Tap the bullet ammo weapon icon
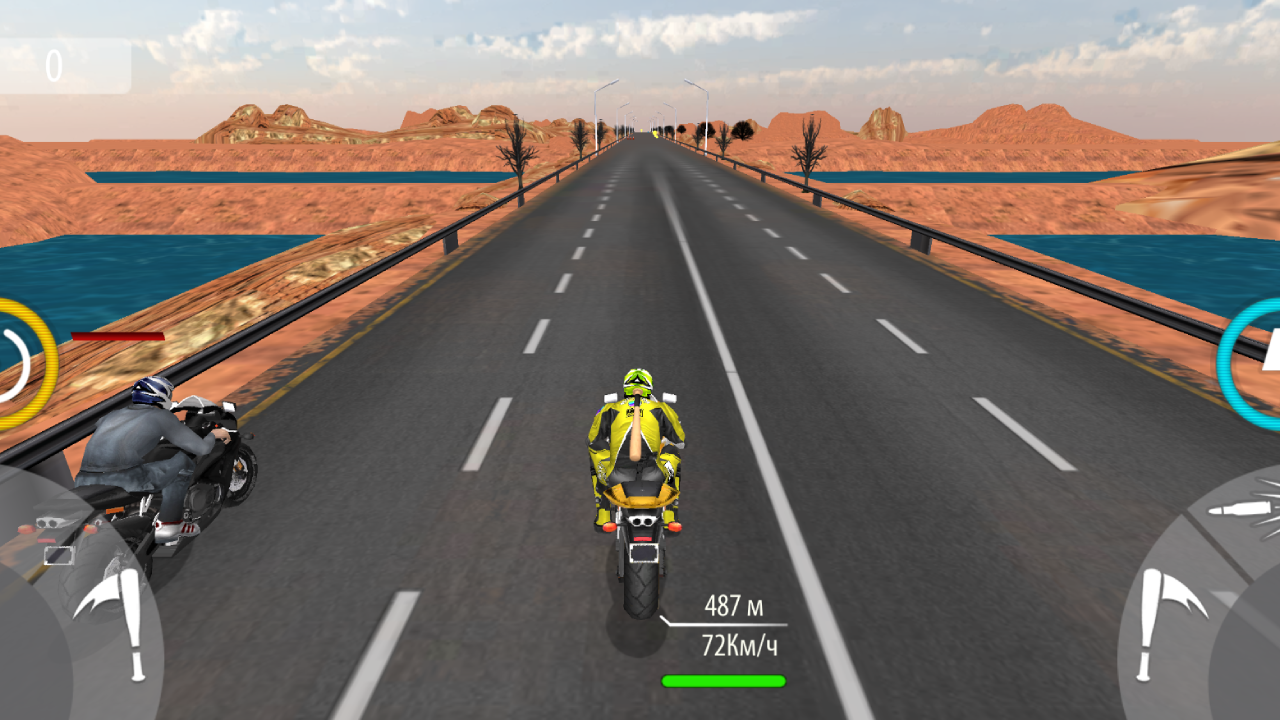Screen dimensions: 1280x720 point(1240,507)
